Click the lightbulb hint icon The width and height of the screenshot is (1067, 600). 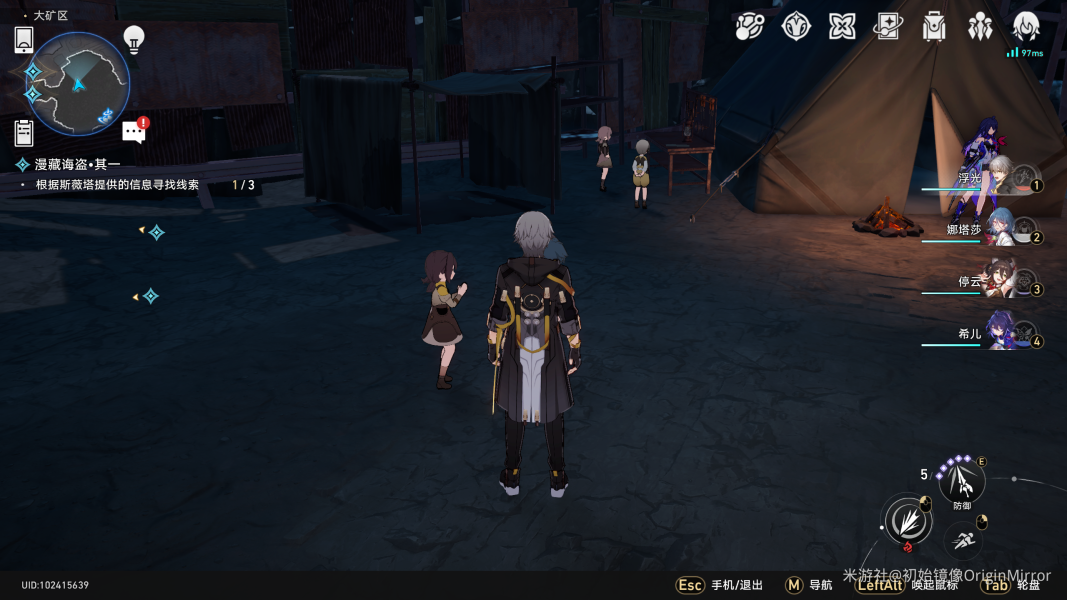coord(134,39)
